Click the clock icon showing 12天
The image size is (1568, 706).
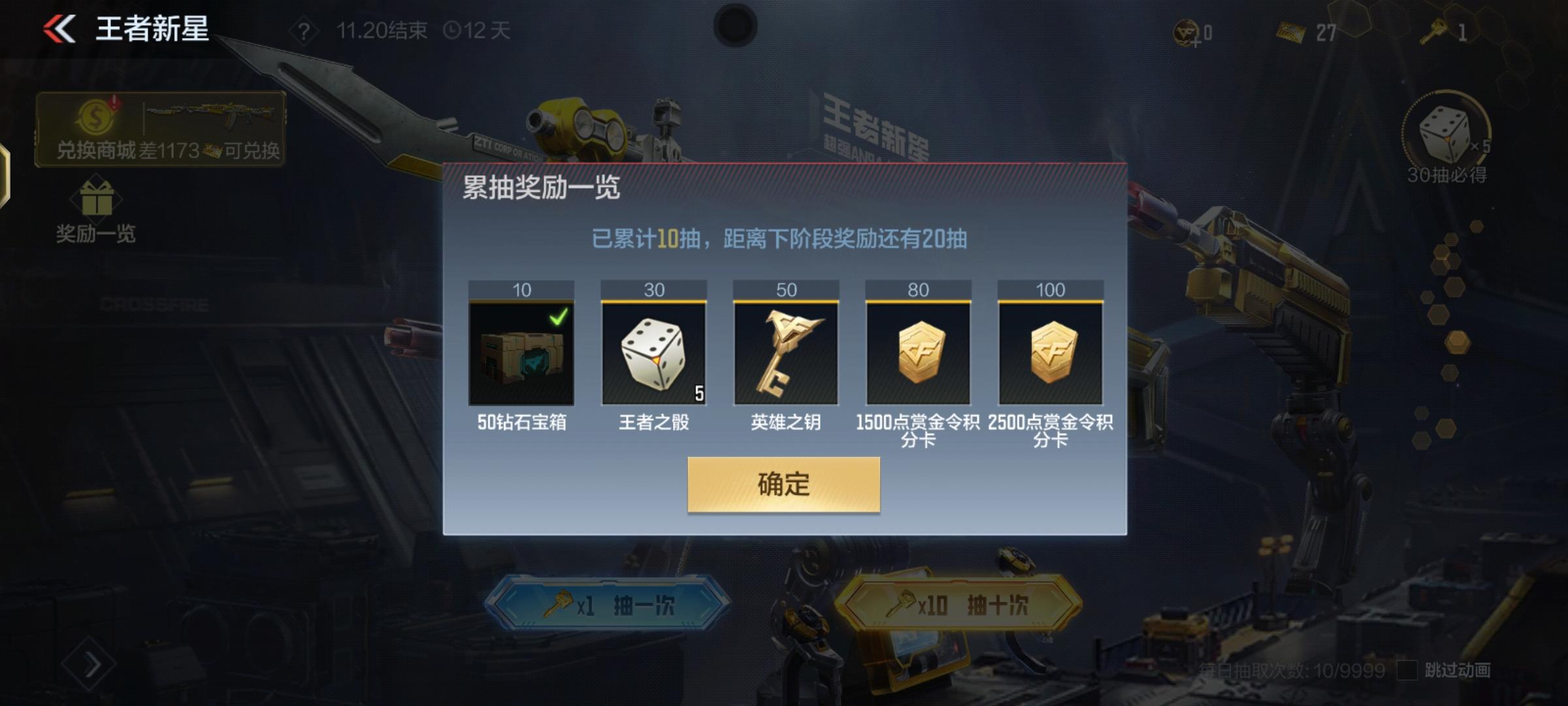coord(452,29)
